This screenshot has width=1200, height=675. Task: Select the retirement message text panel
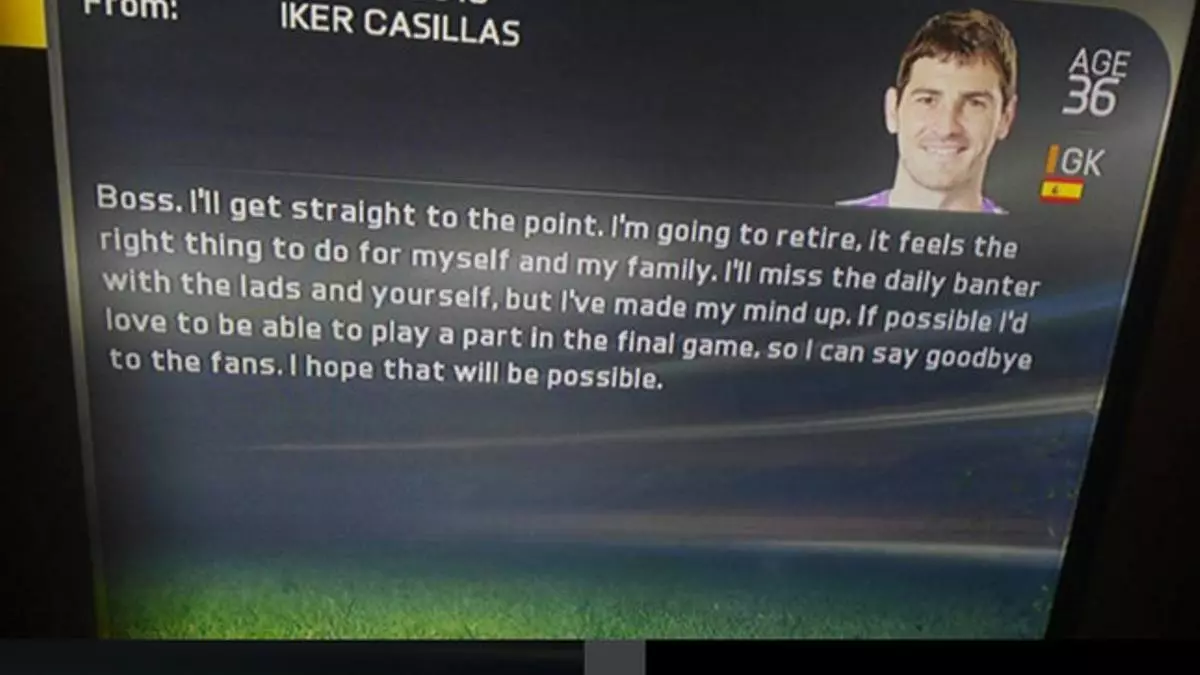565,290
